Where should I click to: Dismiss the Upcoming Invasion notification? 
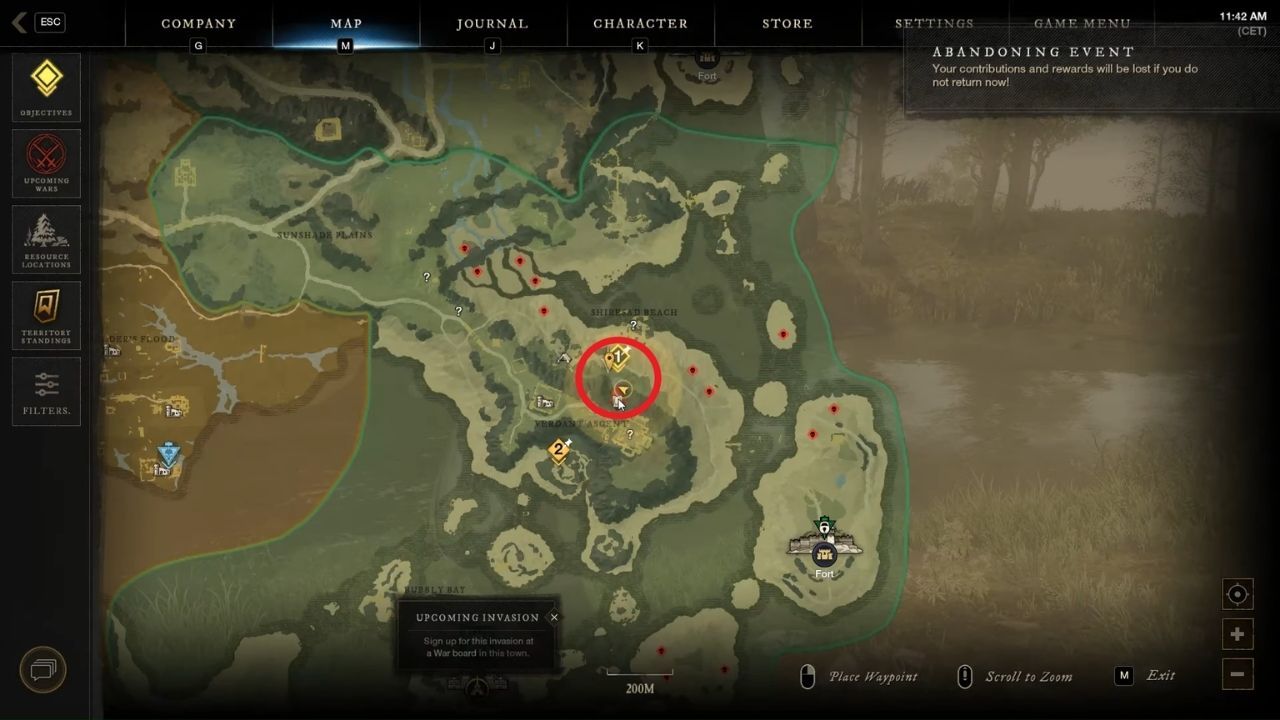(x=554, y=617)
